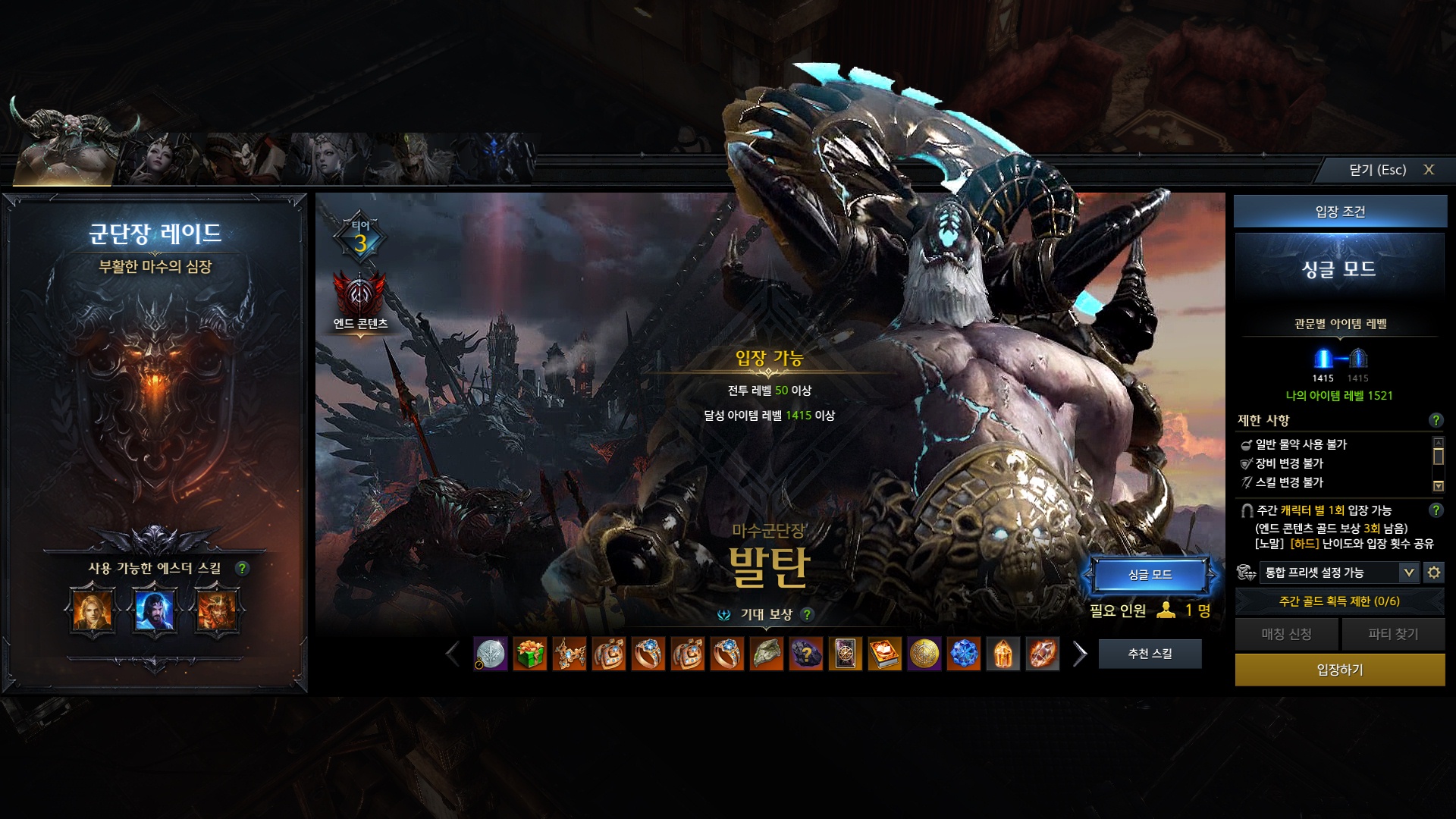The height and width of the screenshot is (819, 1456).
Task: Expand the 통합 프리셋 설정 dropdown
Action: coord(1408,573)
